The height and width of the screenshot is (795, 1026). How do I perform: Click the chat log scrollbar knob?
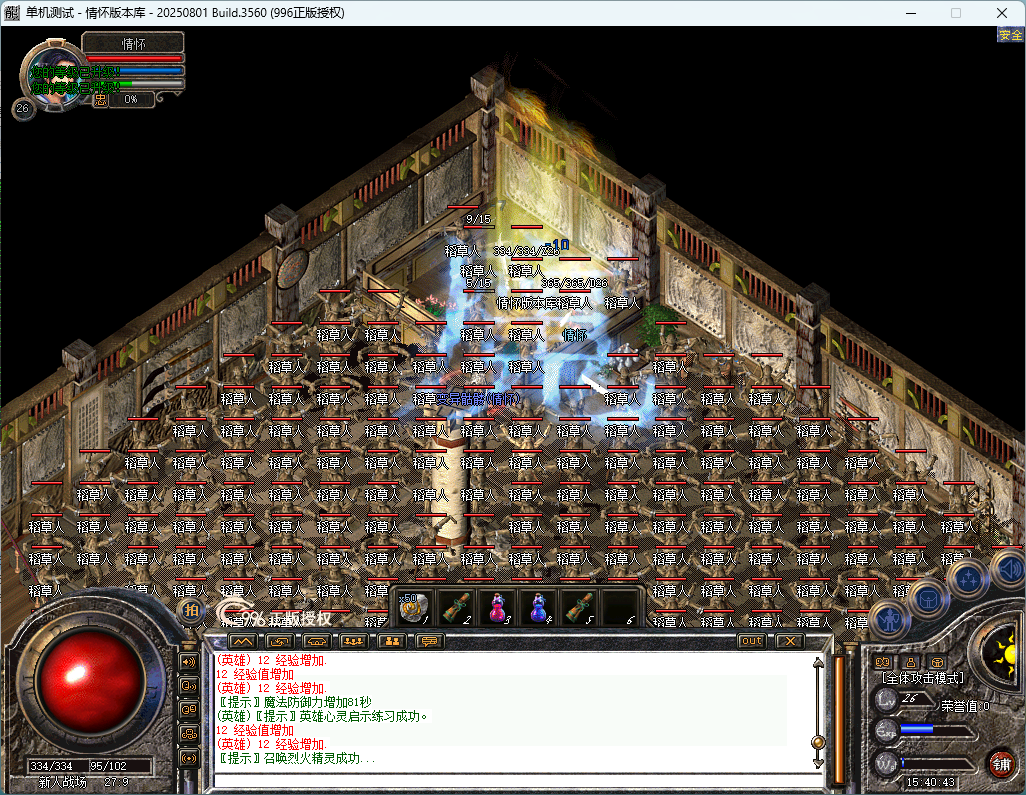tap(818, 742)
